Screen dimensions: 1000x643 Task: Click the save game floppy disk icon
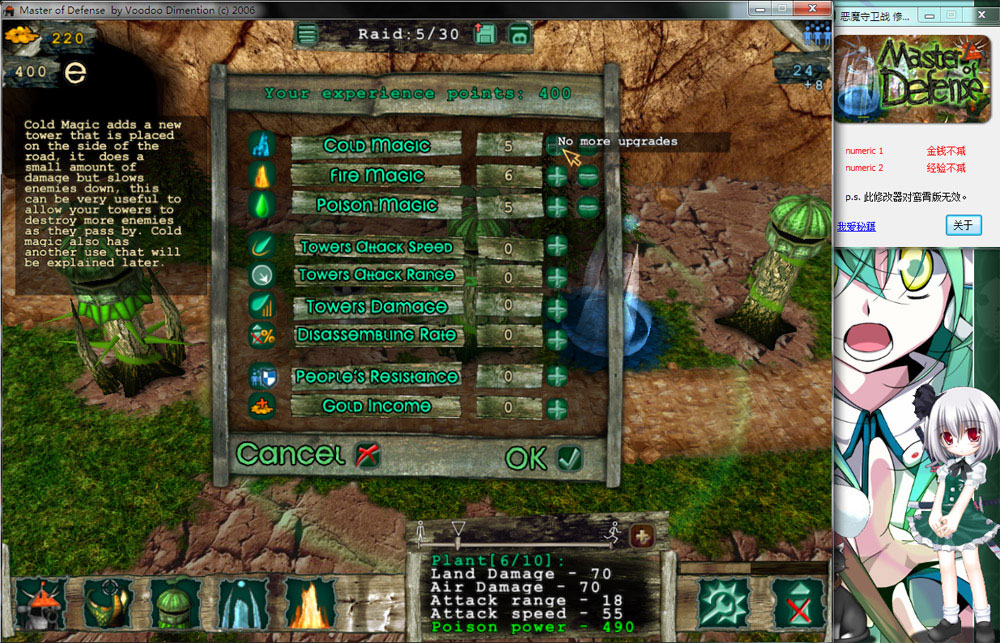click(487, 35)
